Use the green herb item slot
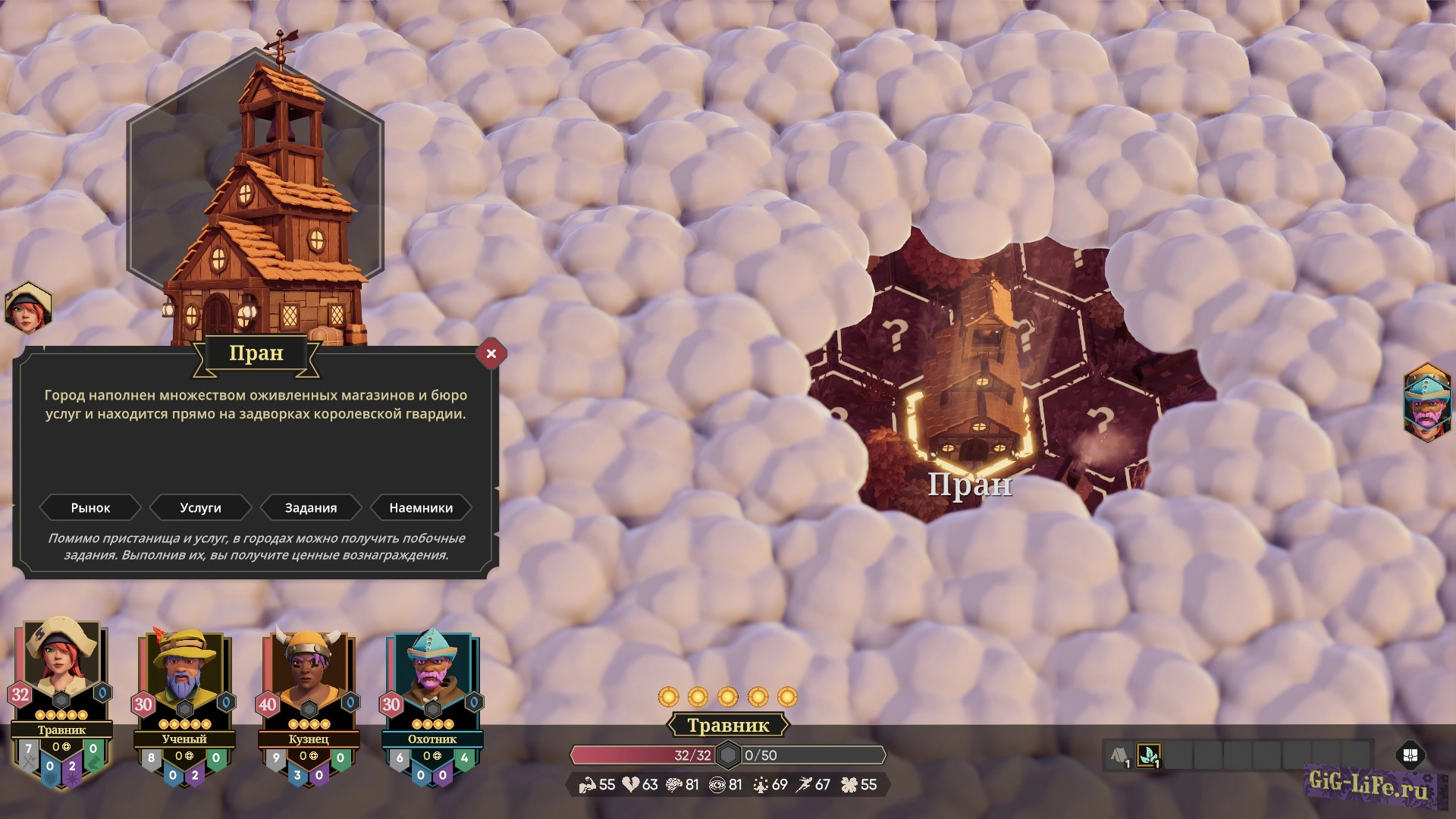Screen dimensions: 1456x819 [1149, 755]
